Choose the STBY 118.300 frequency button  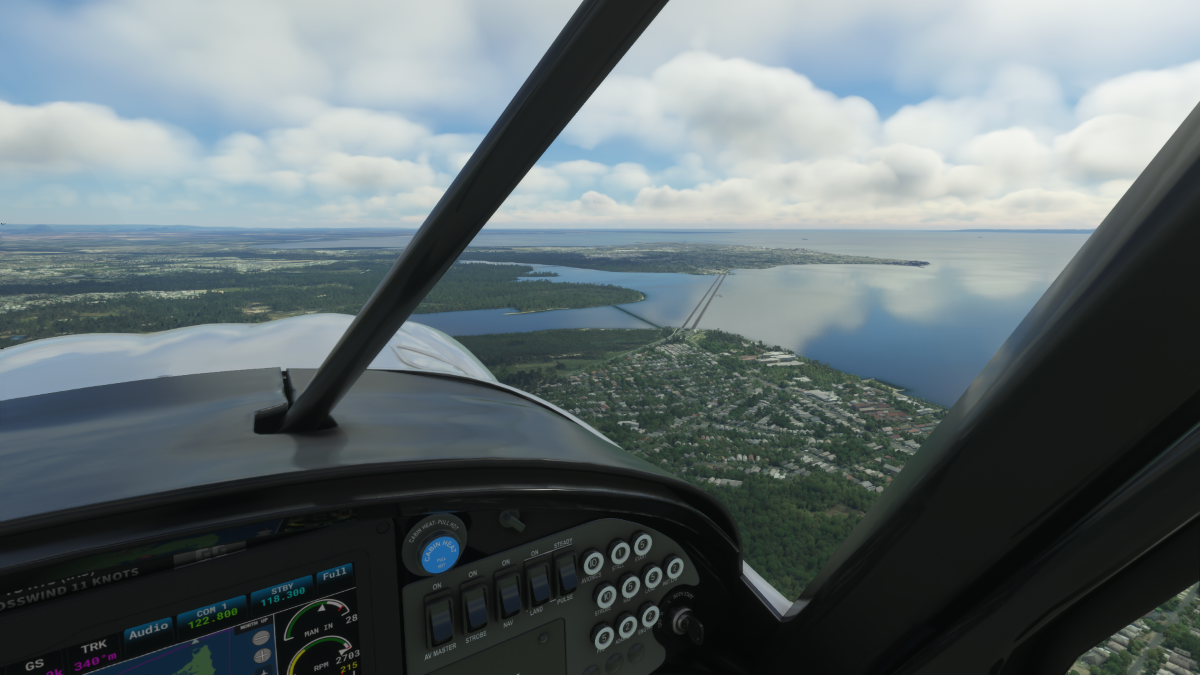pyautogui.click(x=281, y=593)
